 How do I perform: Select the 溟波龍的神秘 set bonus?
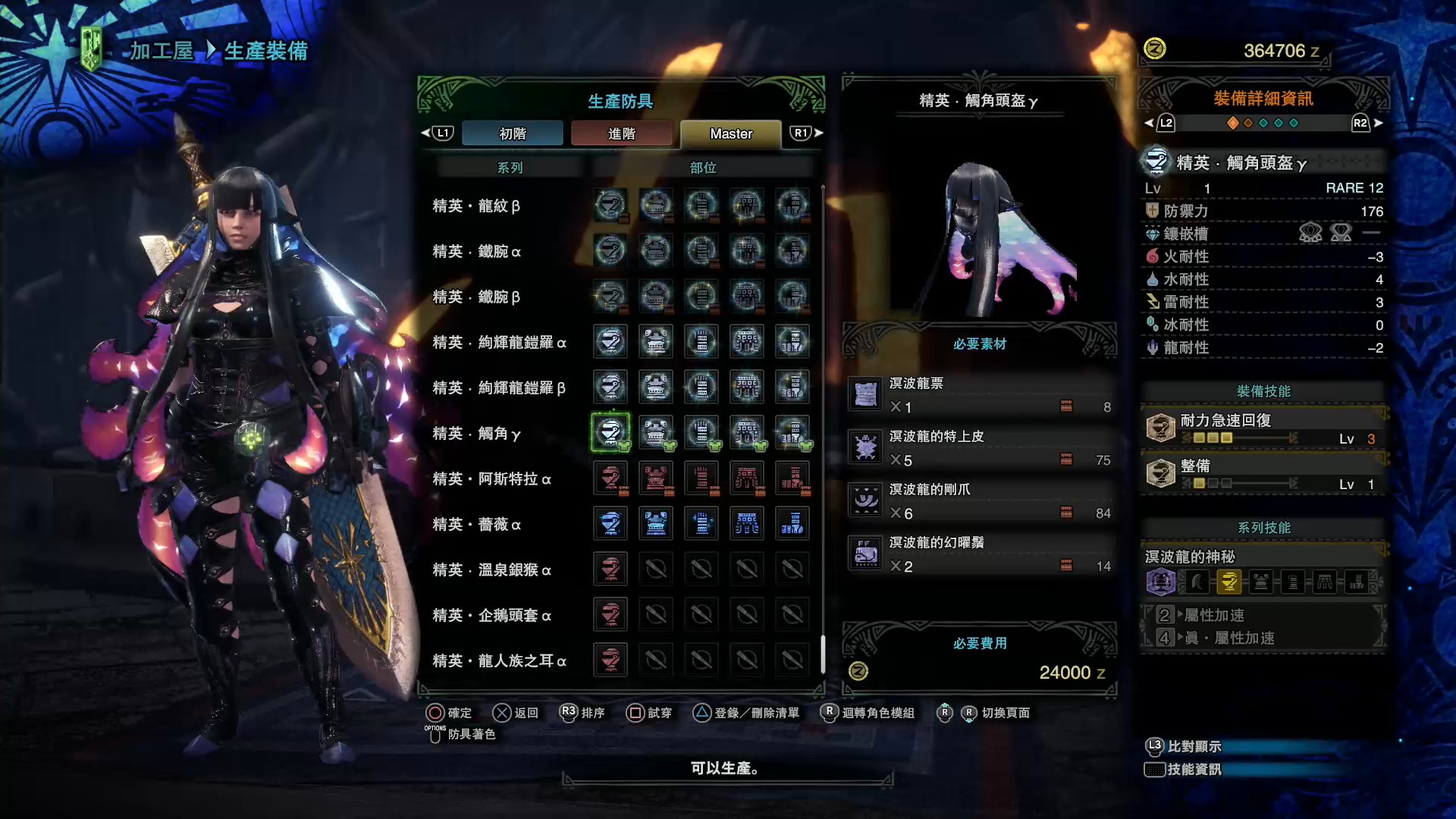pos(1190,557)
